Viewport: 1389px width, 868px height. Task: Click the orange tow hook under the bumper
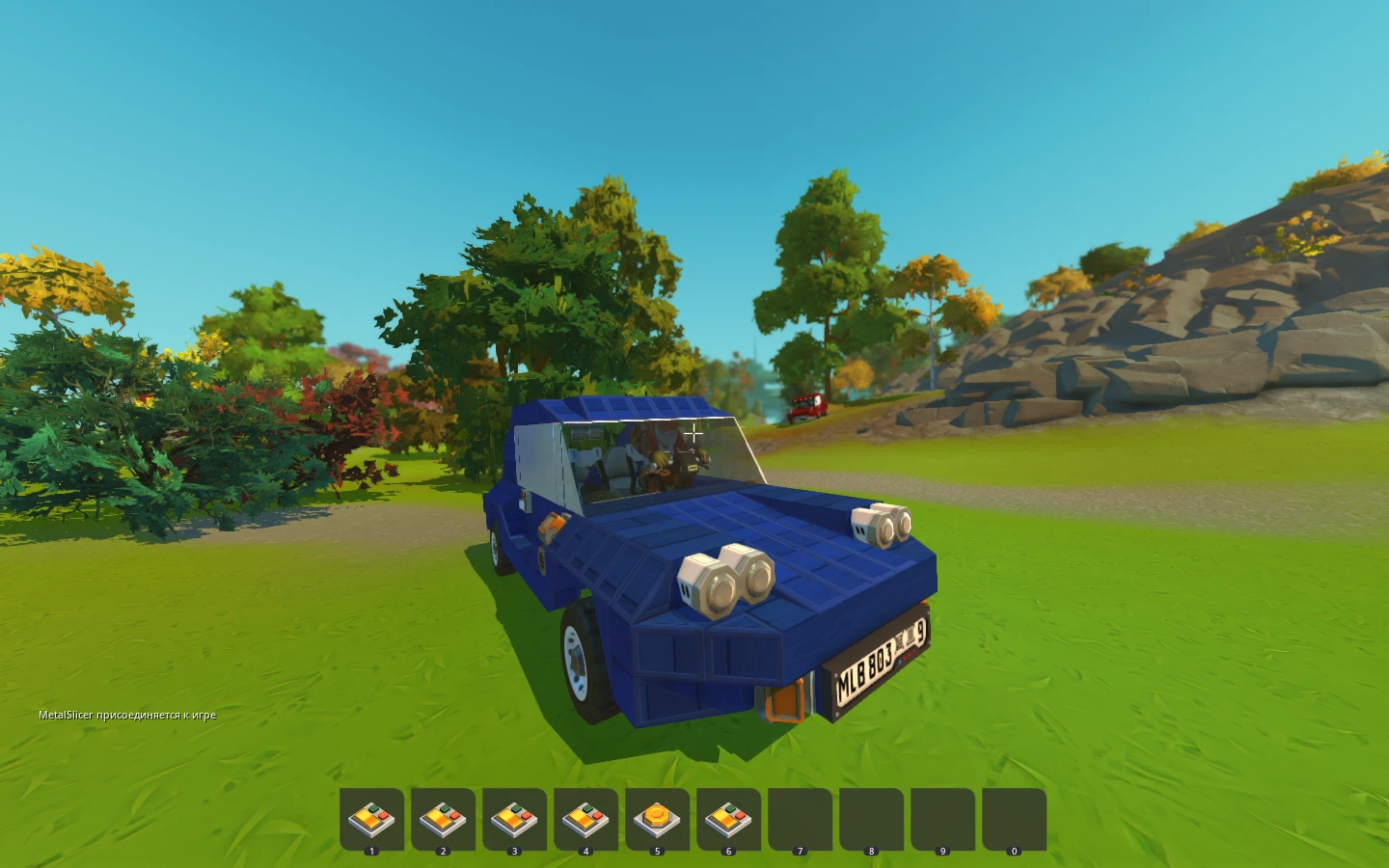click(783, 702)
